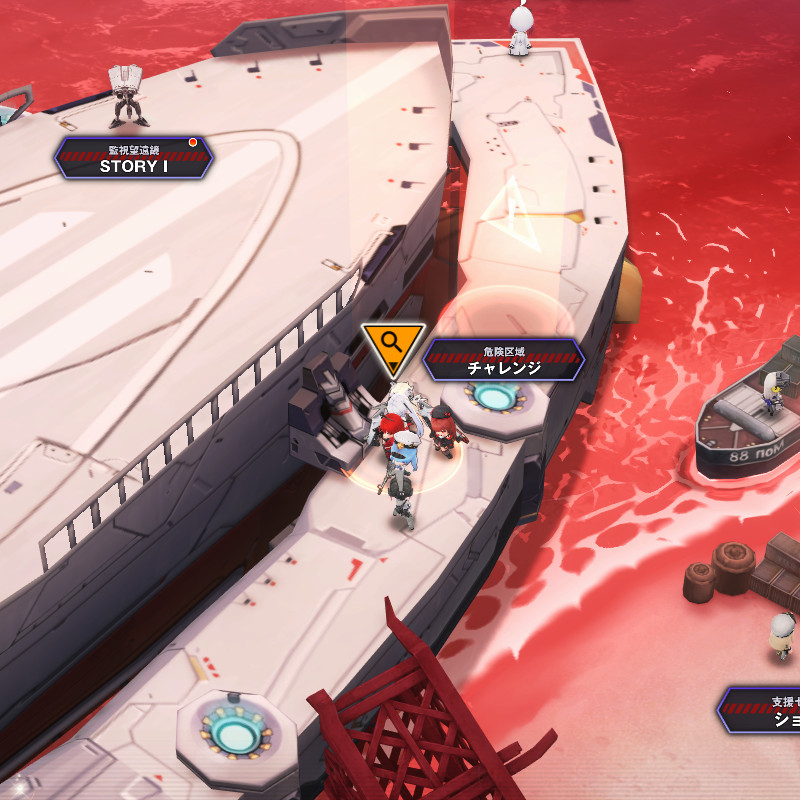Open the support label beginning with ショ

coord(762,709)
